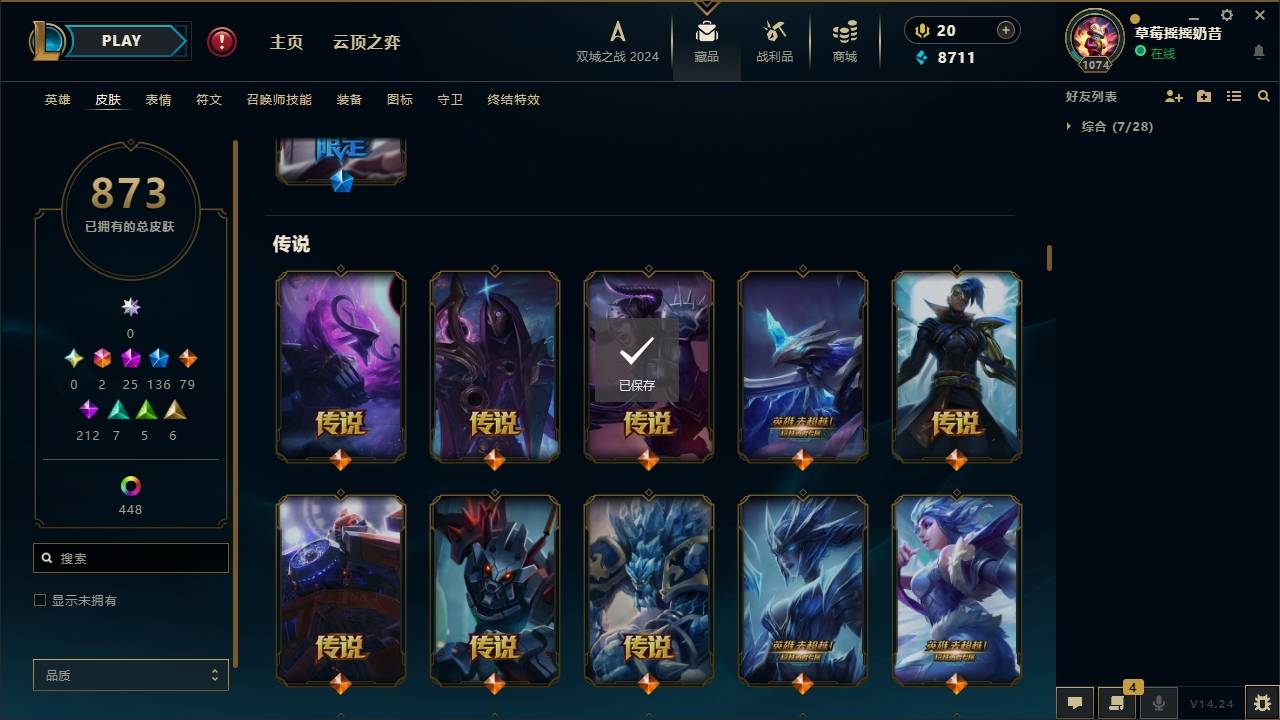Toggle the friend list view mode

pos(1234,96)
